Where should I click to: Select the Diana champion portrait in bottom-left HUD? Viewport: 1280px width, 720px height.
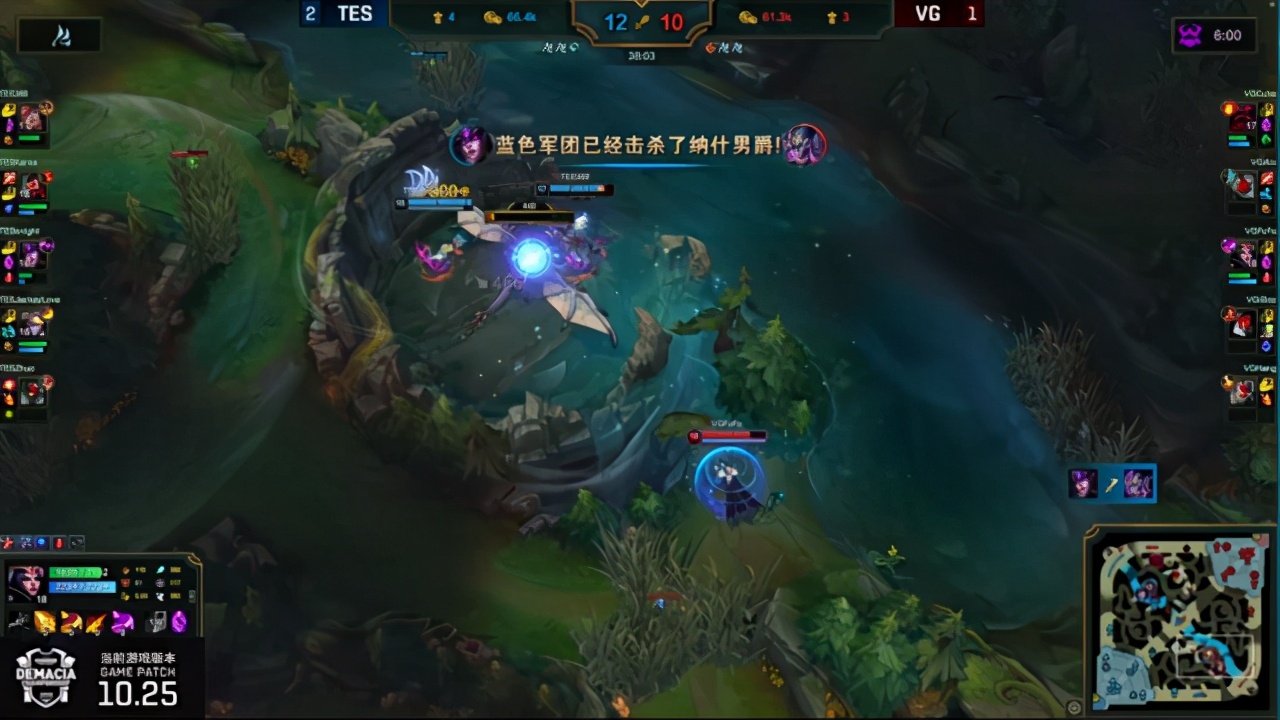25,585
